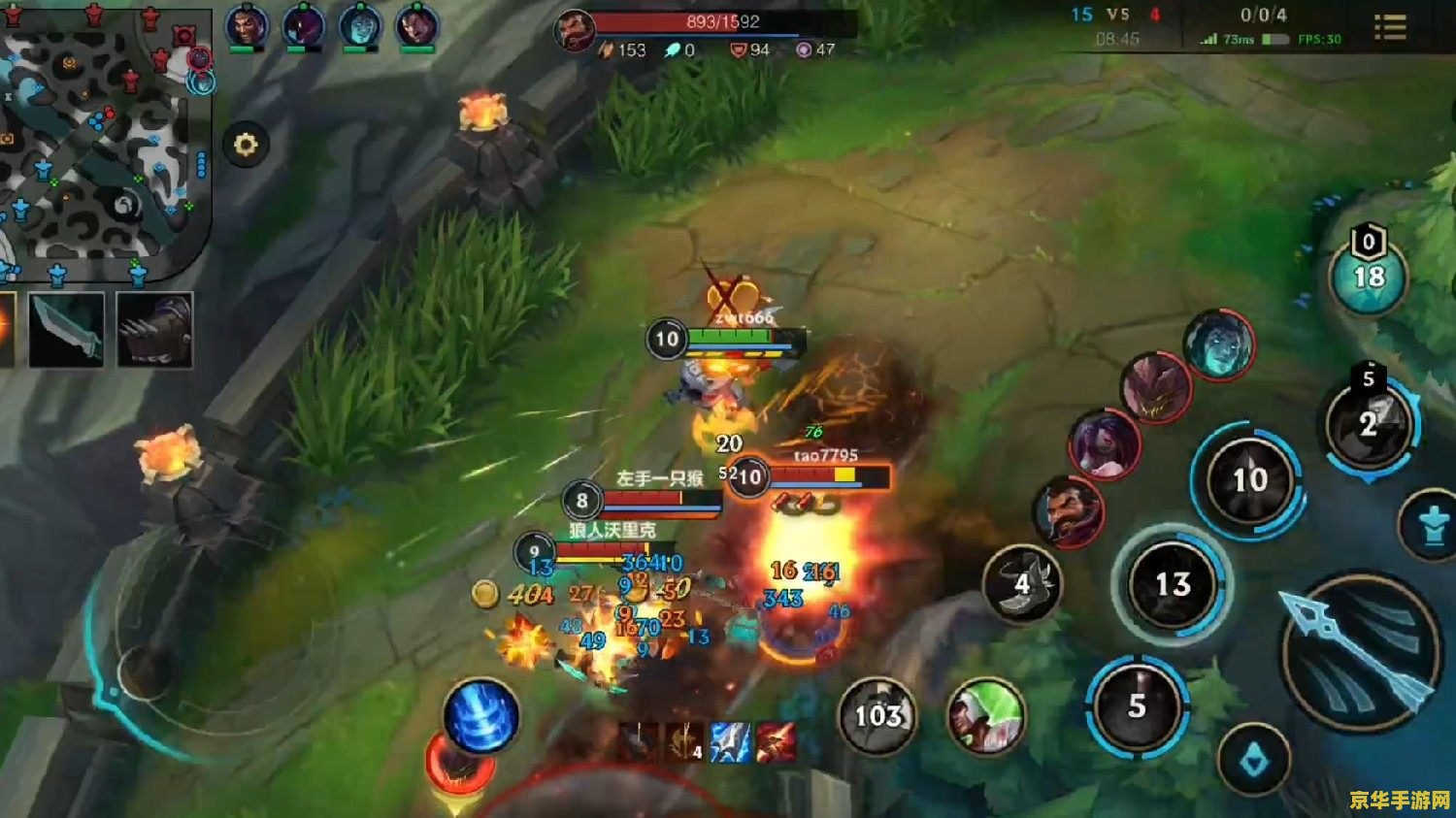Buy the suggested spiked gauntlet item
The image size is (1456, 818).
(x=154, y=330)
